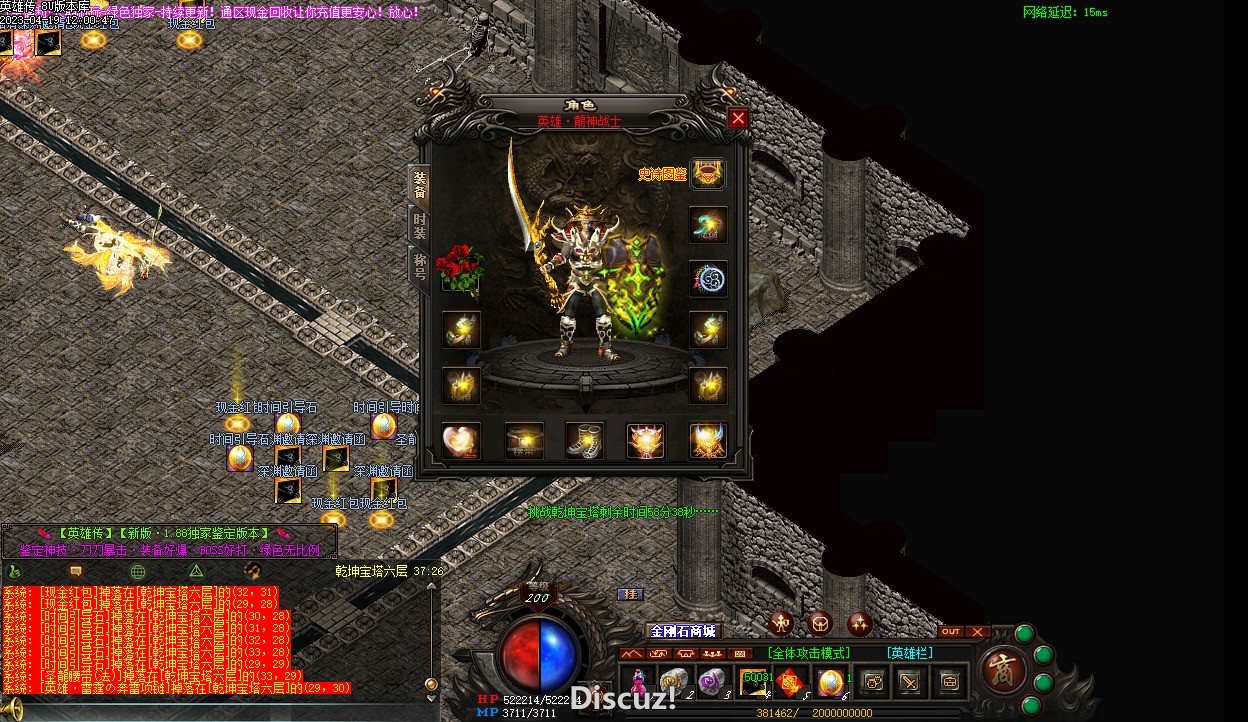Switch to the 时装 (fashion) tab
The image size is (1248, 722).
(x=420, y=227)
